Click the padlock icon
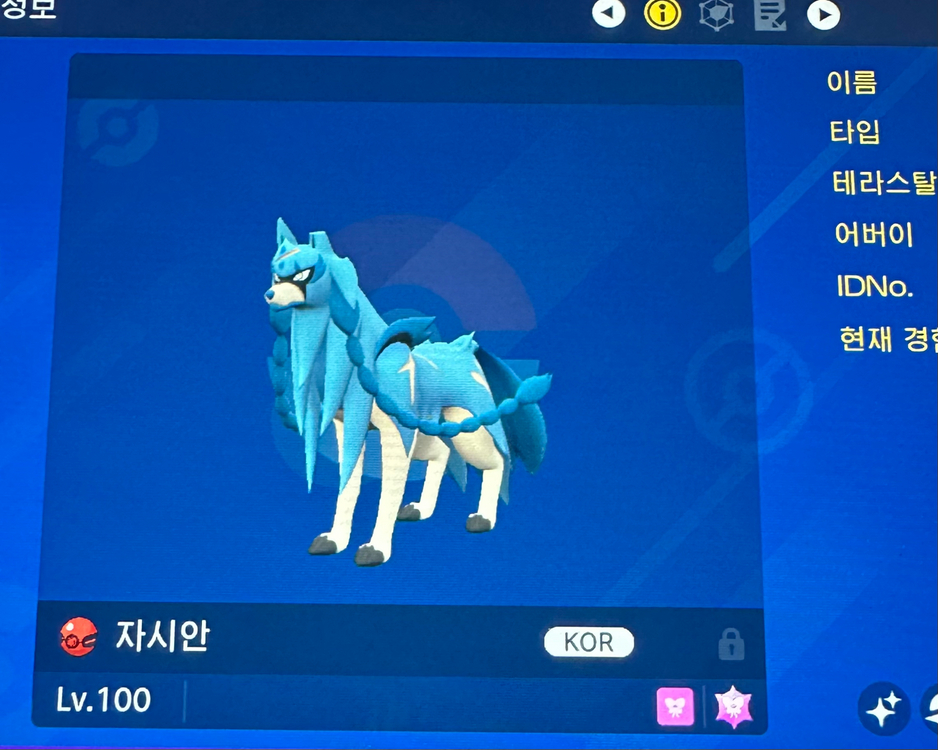This screenshot has width=938, height=750. [x=731, y=644]
